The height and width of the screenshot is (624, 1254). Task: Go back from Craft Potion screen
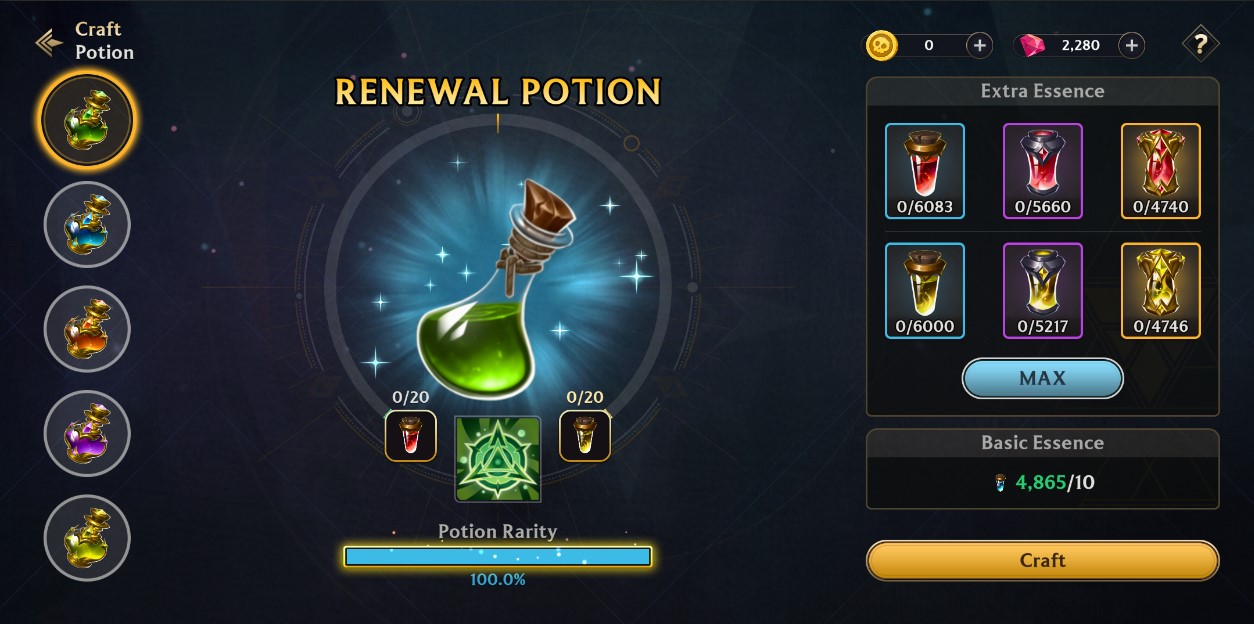[x=49, y=42]
